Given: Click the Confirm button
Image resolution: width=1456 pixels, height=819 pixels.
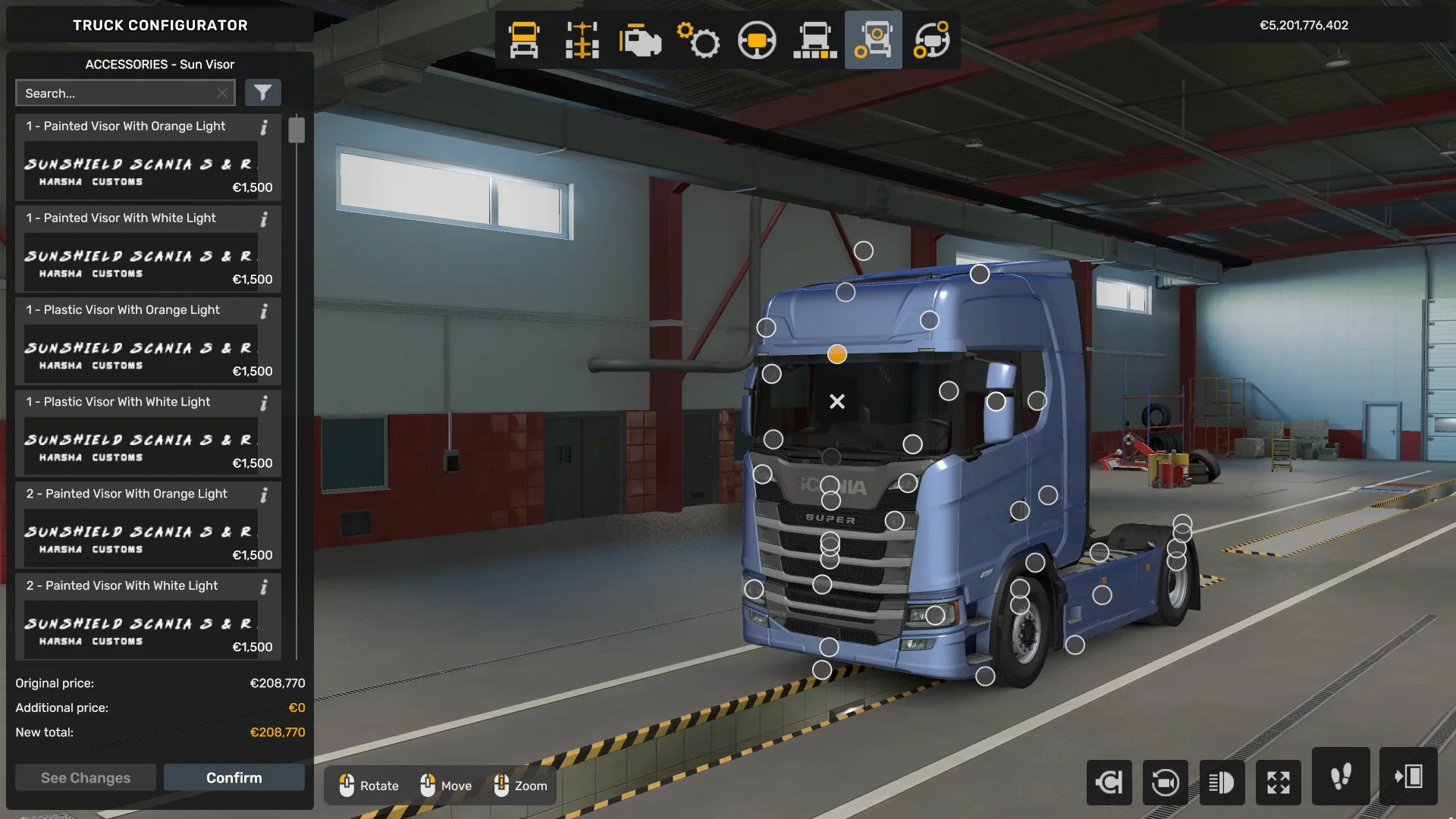Looking at the screenshot, I should coord(234,777).
